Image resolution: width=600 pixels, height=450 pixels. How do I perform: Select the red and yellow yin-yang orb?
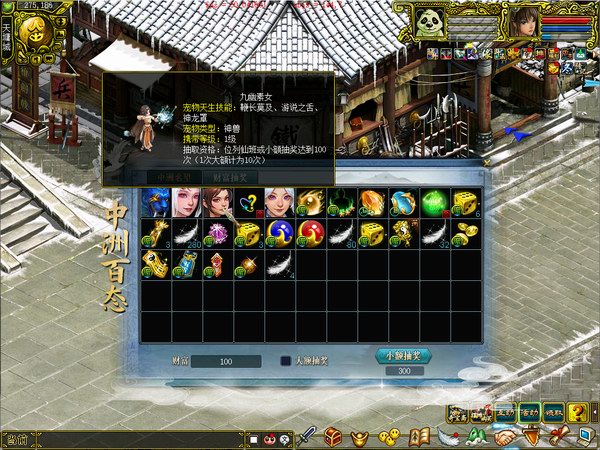(x=310, y=234)
